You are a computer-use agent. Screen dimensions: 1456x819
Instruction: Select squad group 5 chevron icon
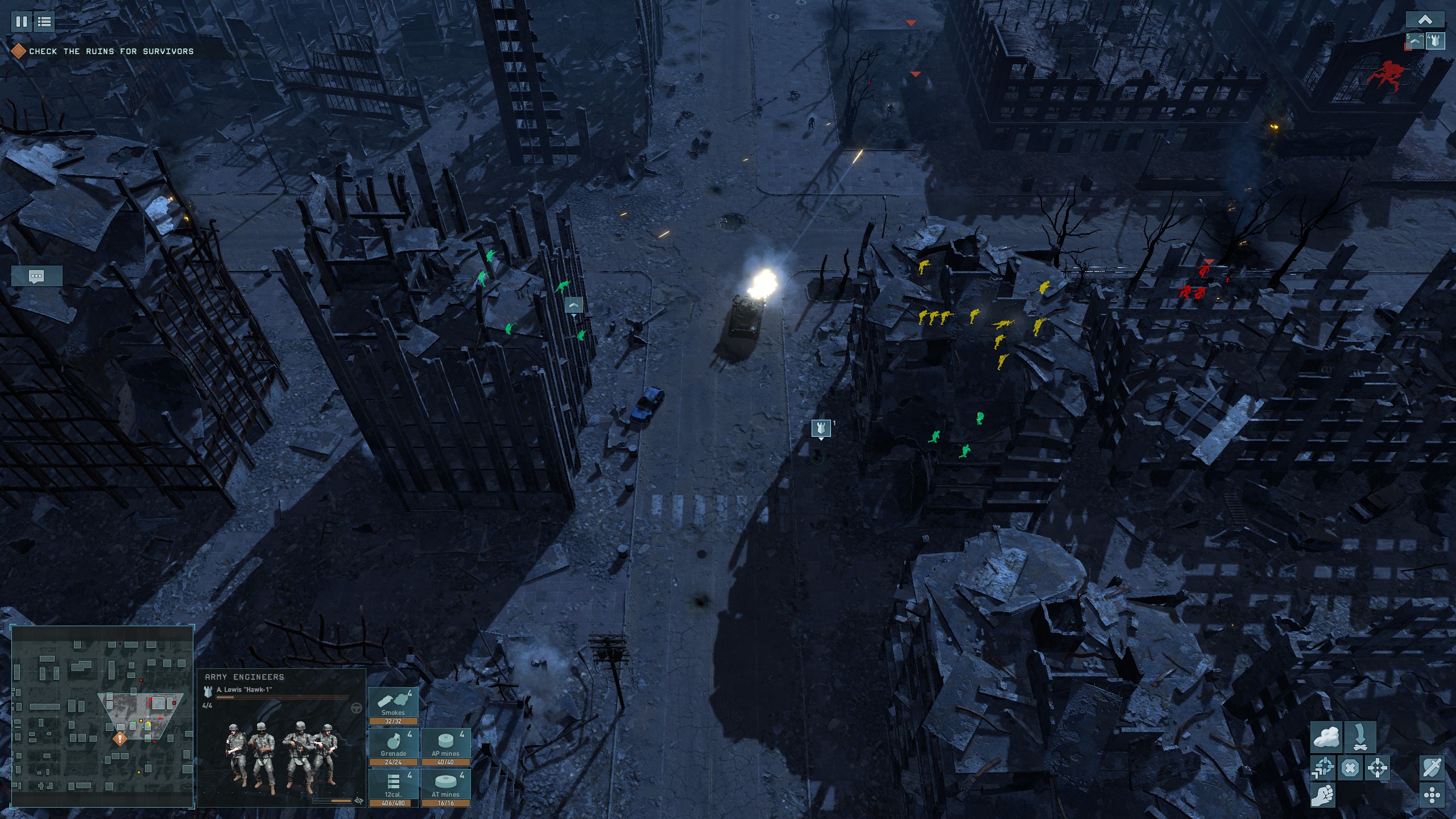1414,41
